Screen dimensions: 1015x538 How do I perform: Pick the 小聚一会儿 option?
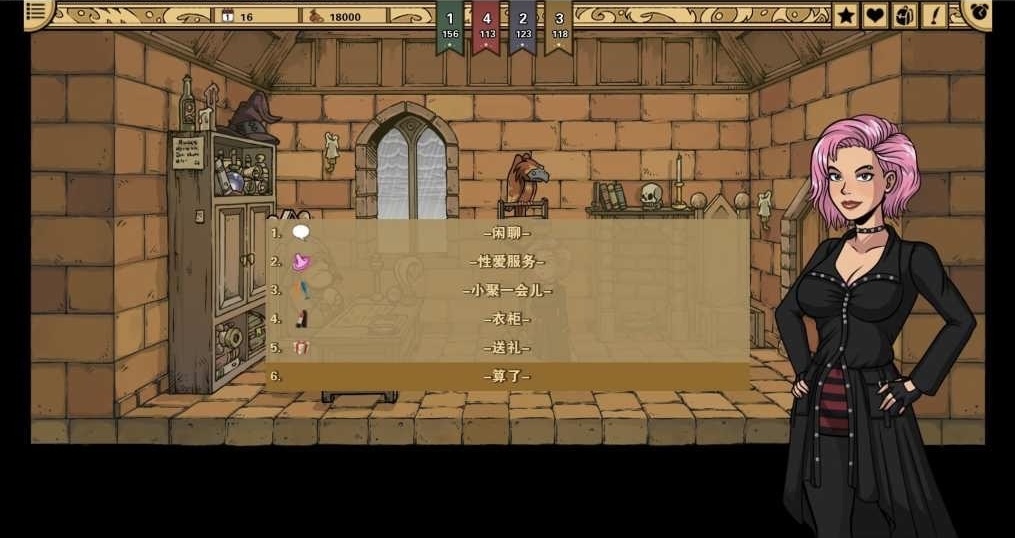click(507, 291)
